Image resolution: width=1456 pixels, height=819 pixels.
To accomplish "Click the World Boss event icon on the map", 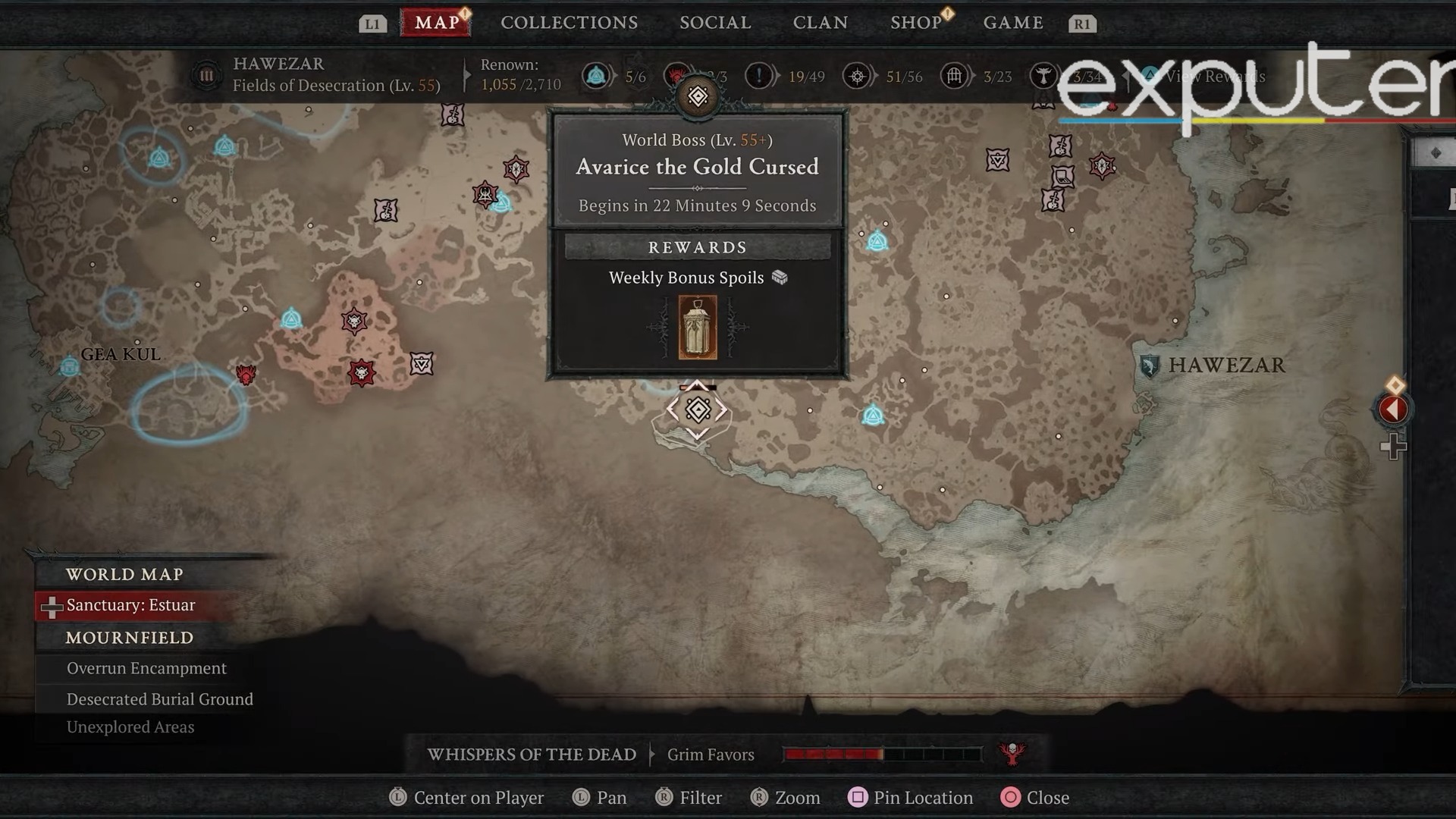I will coord(697,409).
